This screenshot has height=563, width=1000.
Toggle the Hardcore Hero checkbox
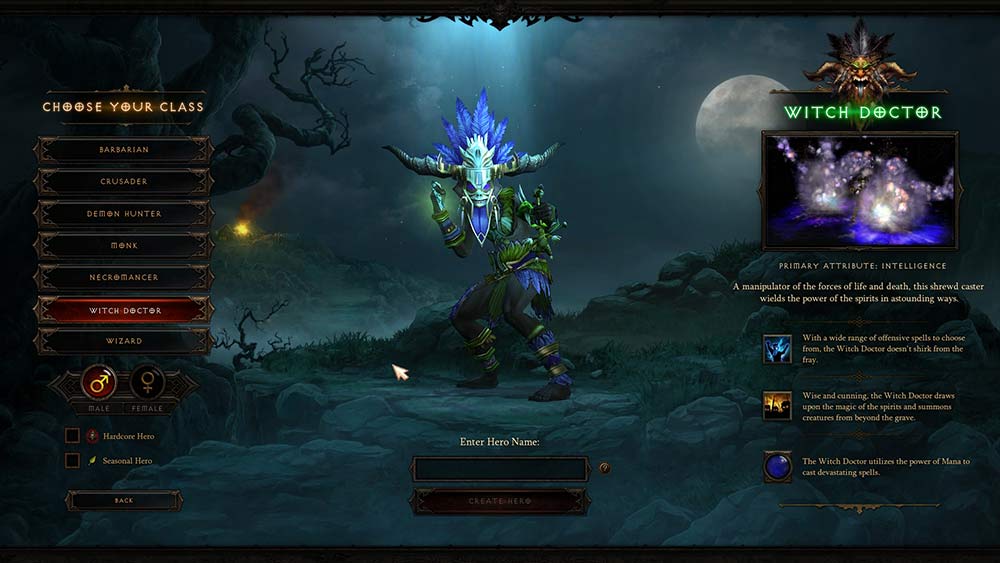(73, 436)
